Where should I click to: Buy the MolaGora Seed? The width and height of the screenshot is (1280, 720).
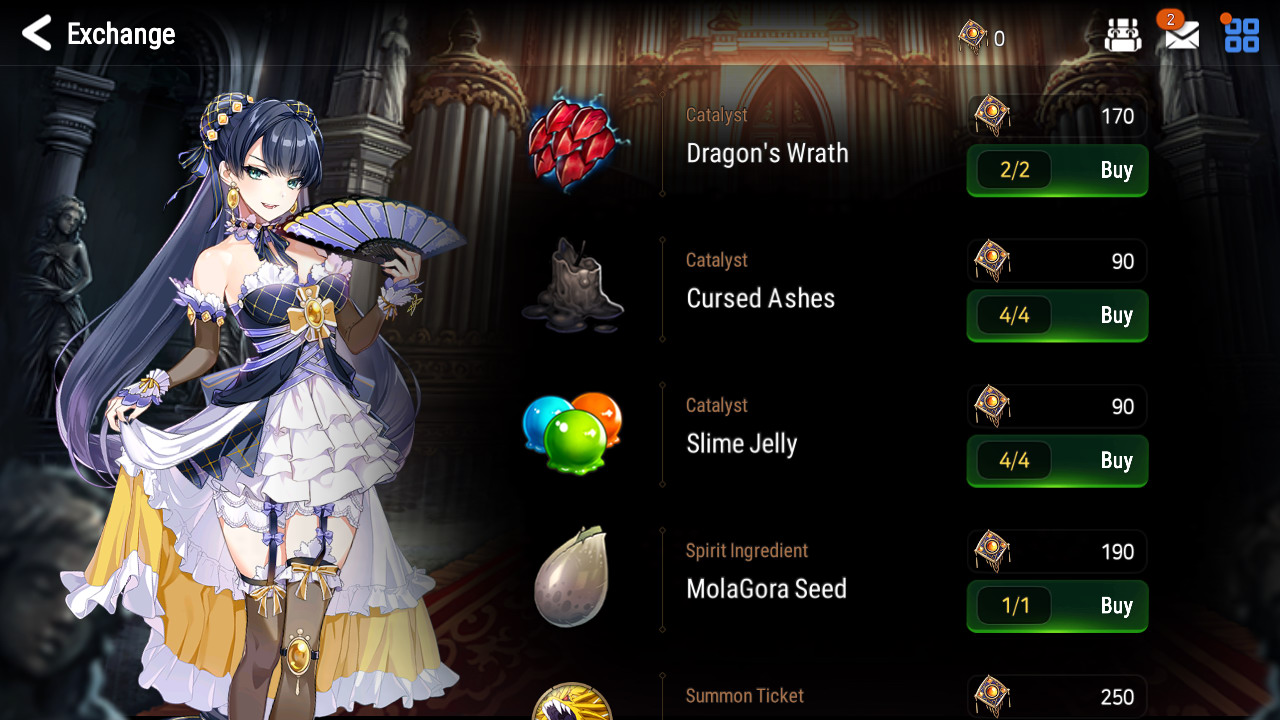click(1057, 606)
